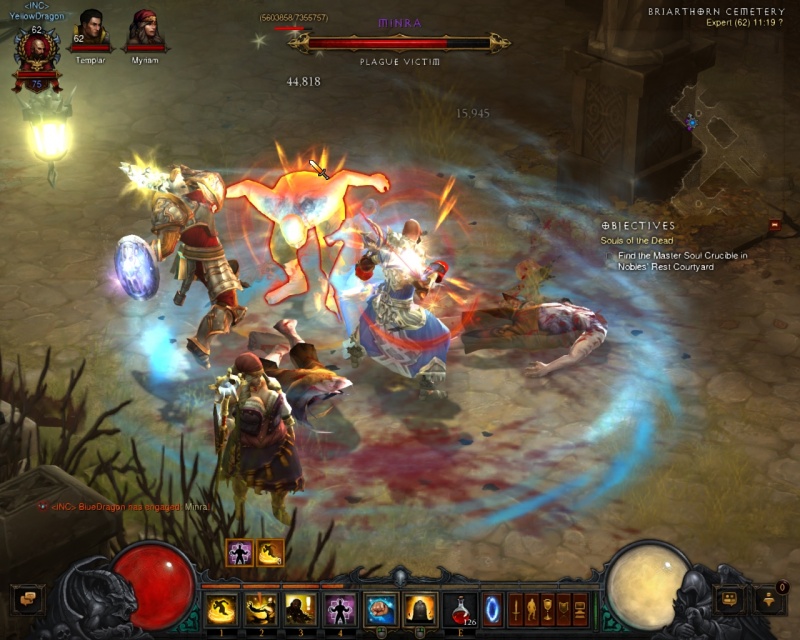Open Myriam's portrait
The width and height of the screenshot is (800, 640).
click(146, 28)
